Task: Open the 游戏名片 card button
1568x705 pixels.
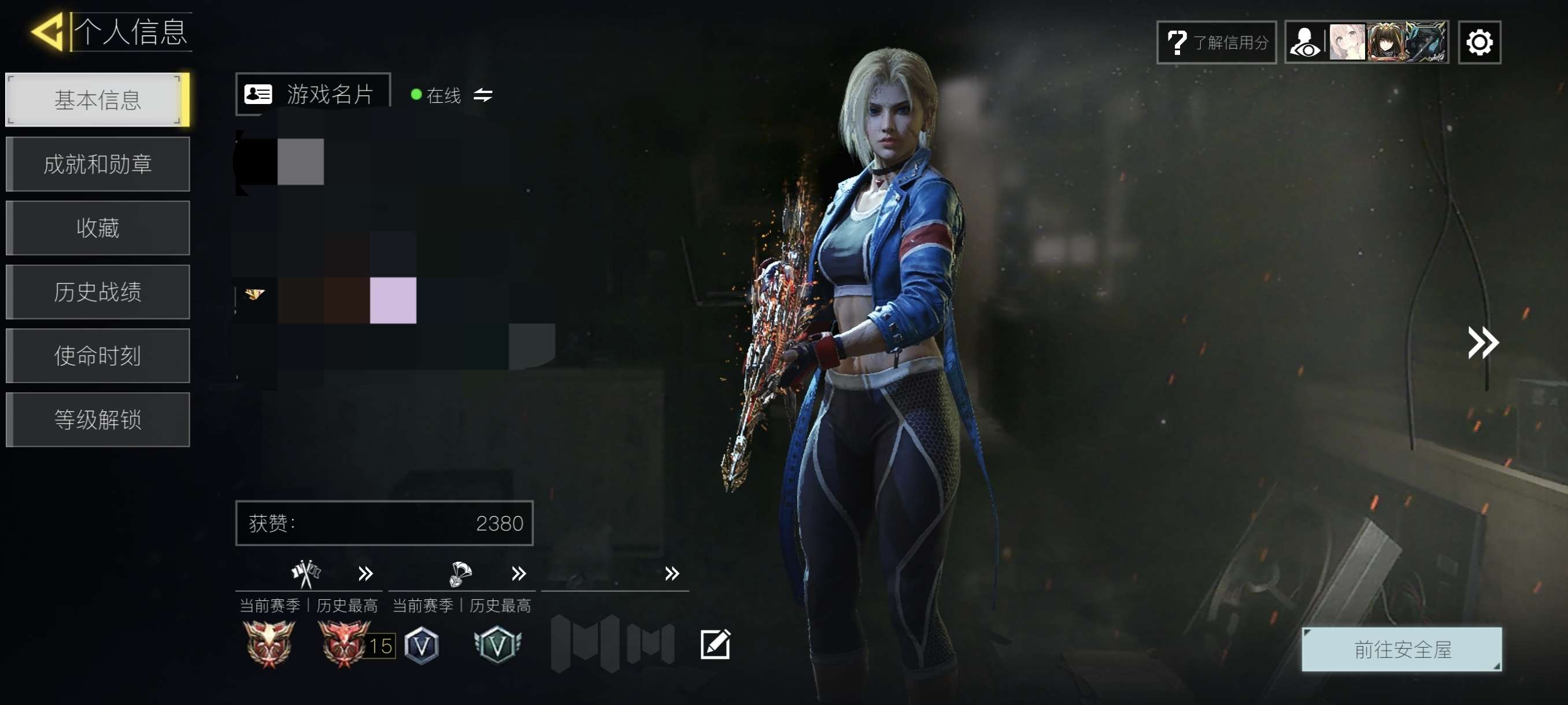Action: tap(313, 94)
